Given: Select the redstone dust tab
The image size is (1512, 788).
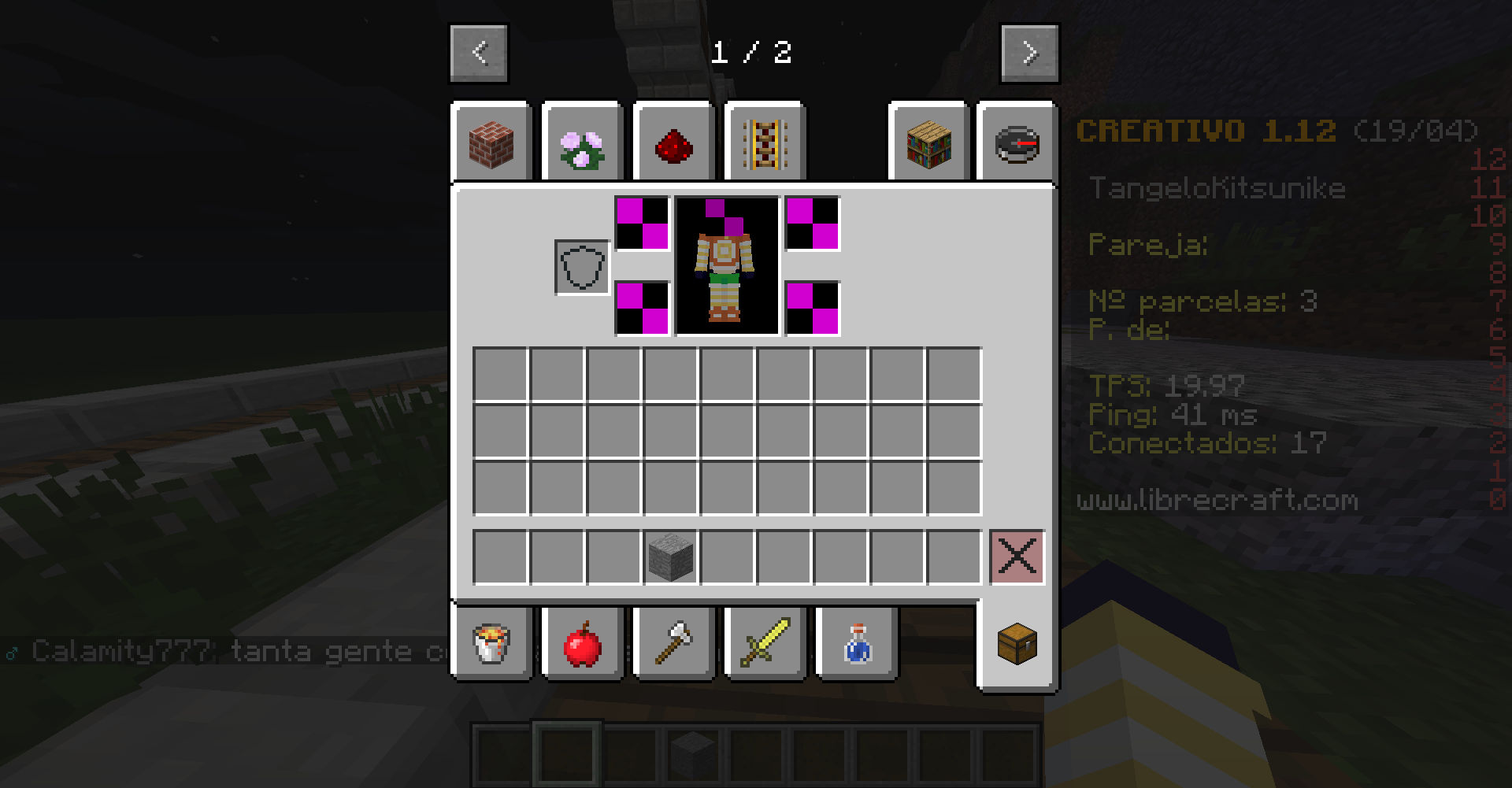Looking at the screenshot, I should tap(673, 145).
